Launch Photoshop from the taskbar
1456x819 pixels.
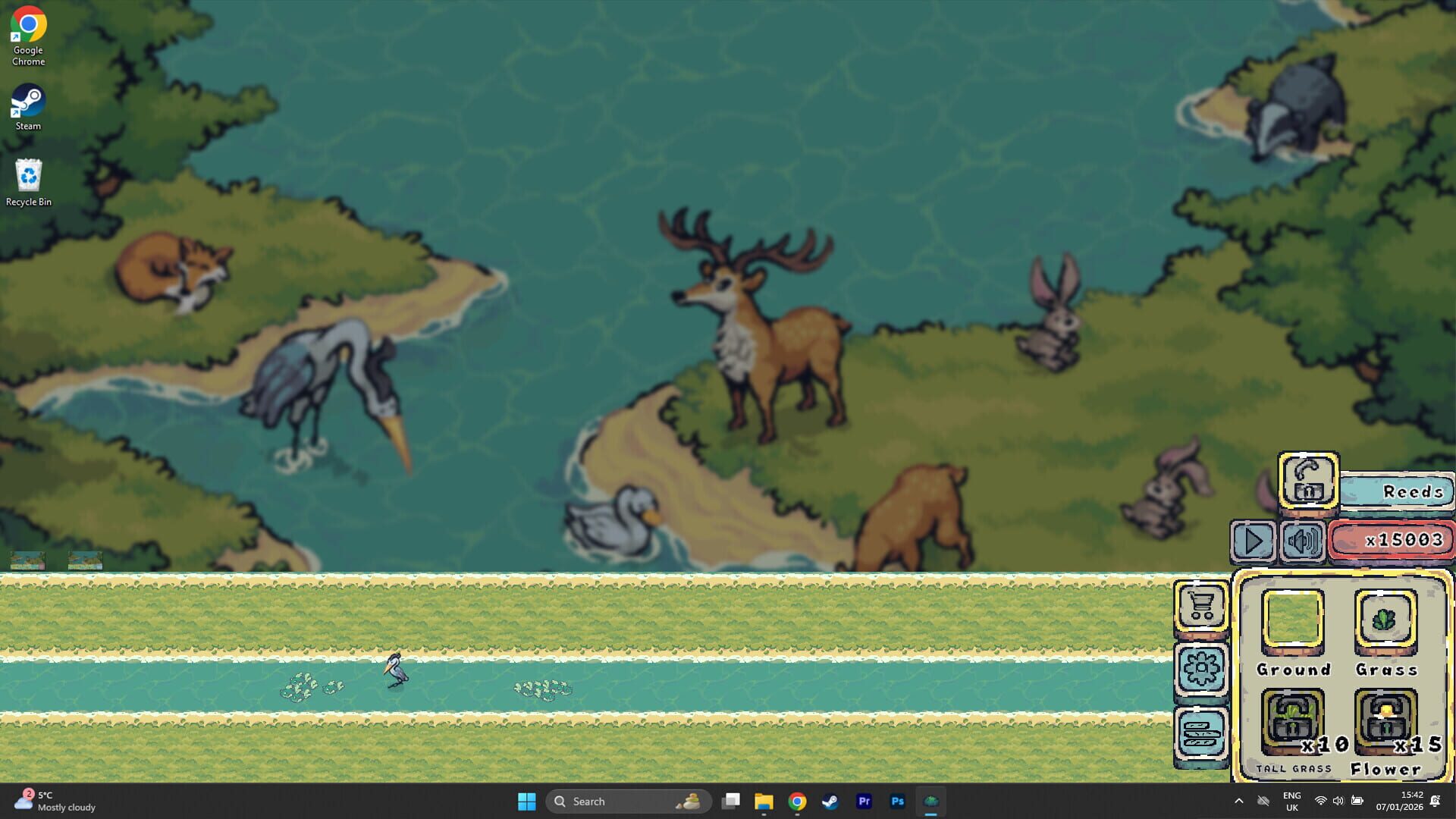897,801
